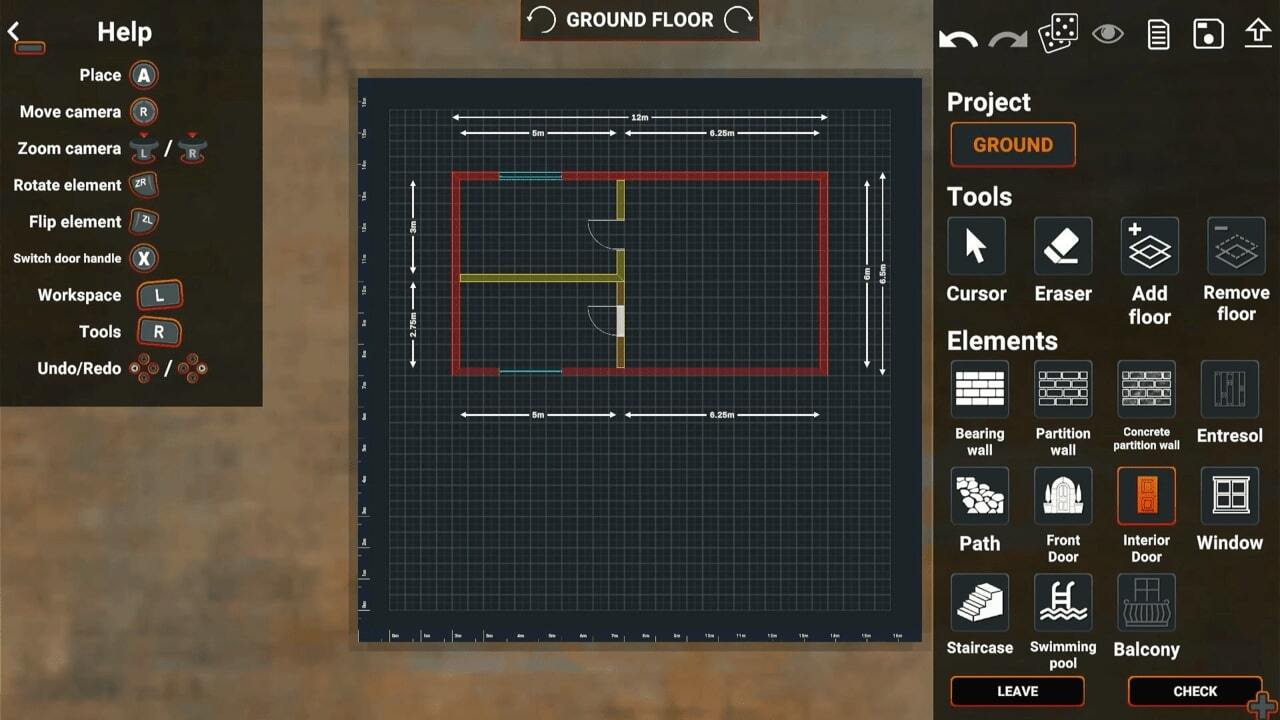Select the Partition wall element
This screenshot has width=1280, height=720.
[x=1062, y=390]
